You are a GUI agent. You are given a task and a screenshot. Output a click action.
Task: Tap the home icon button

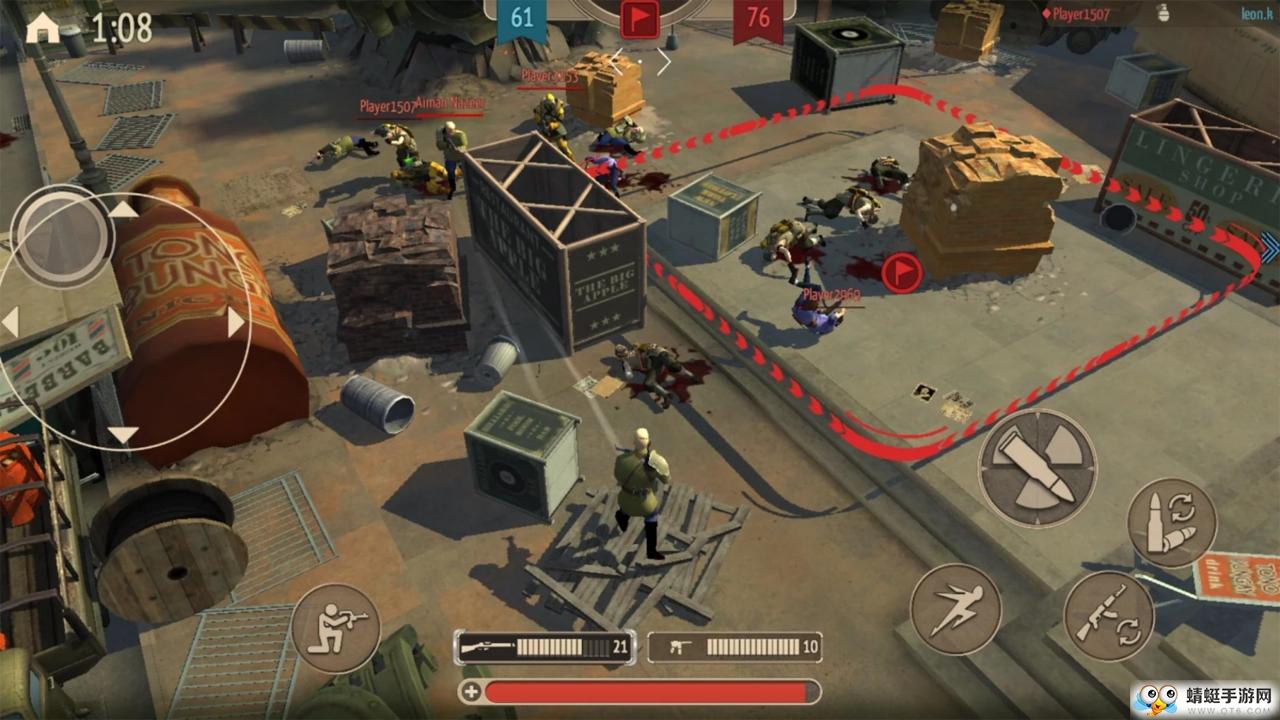click(x=42, y=28)
